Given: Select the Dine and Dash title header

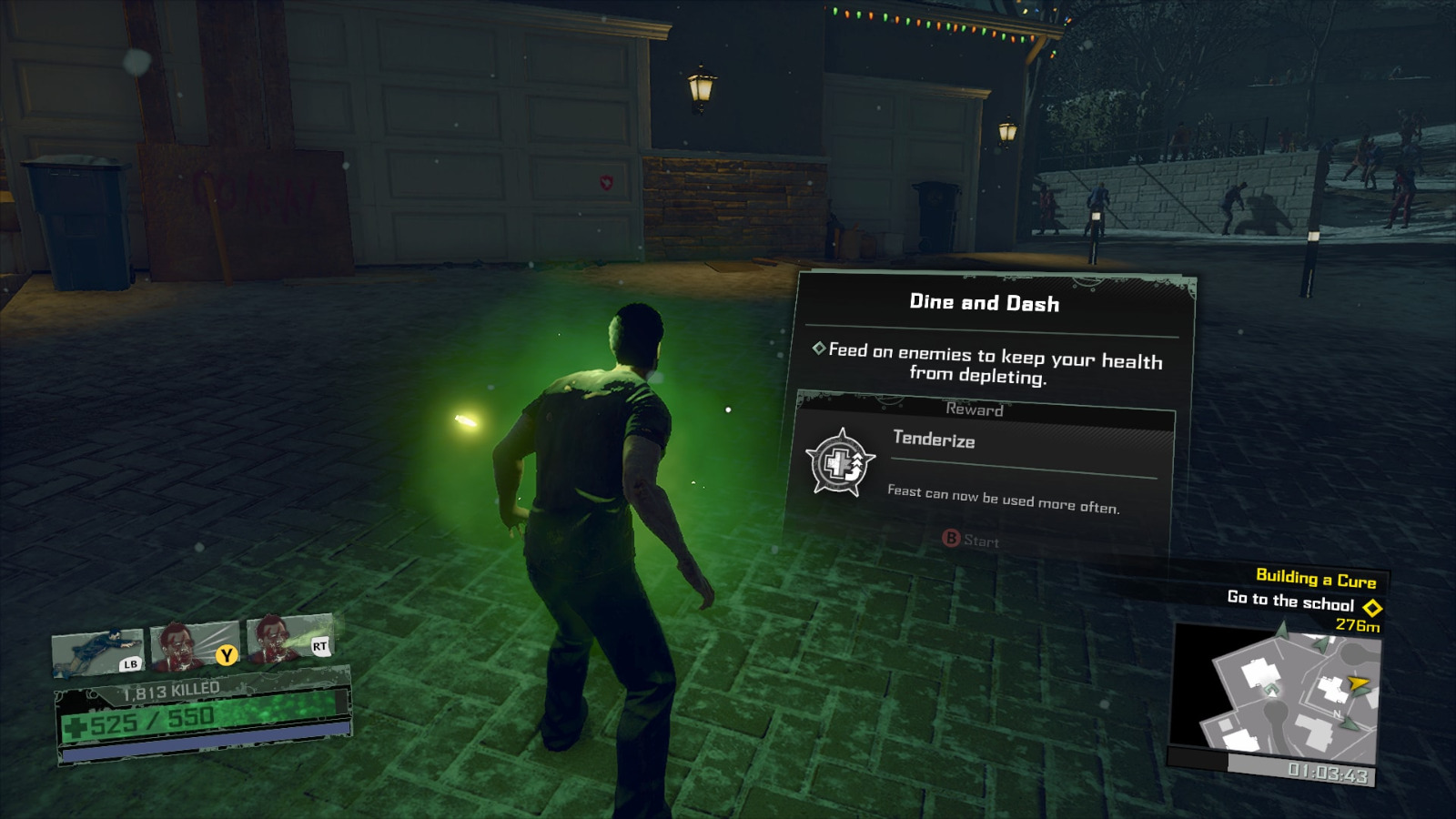Looking at the screenshot, I should click(983, 304).
